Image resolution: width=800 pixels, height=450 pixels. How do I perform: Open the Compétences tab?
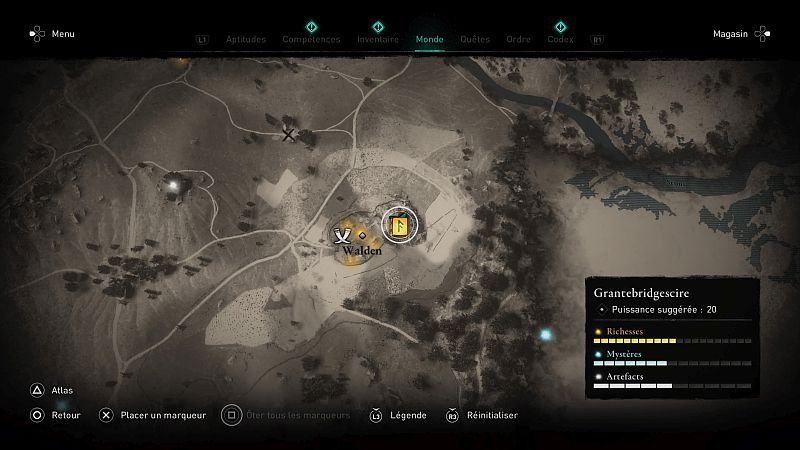311,40
